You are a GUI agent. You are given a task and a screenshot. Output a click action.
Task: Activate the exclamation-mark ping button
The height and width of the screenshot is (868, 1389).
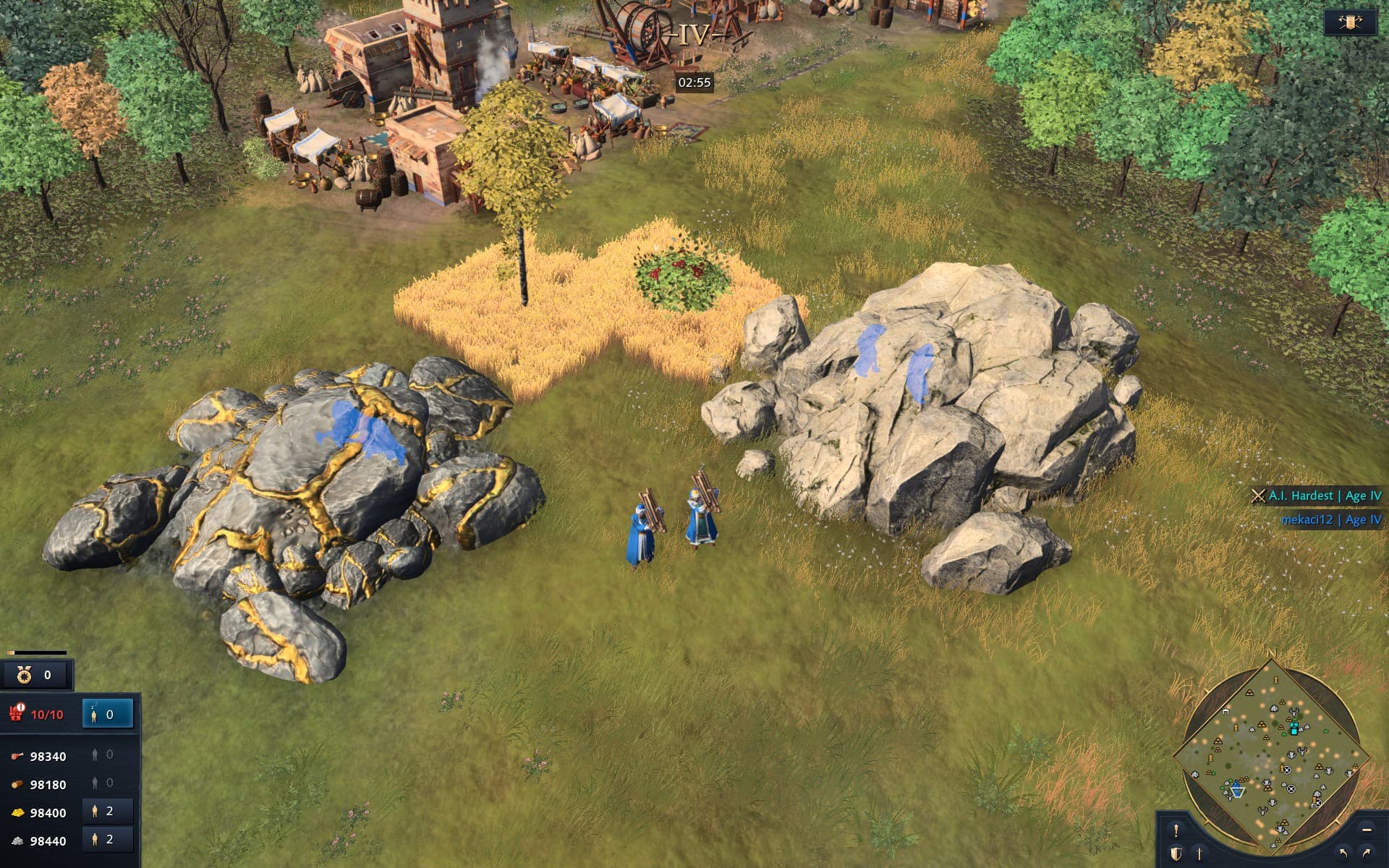(1176, 830)
